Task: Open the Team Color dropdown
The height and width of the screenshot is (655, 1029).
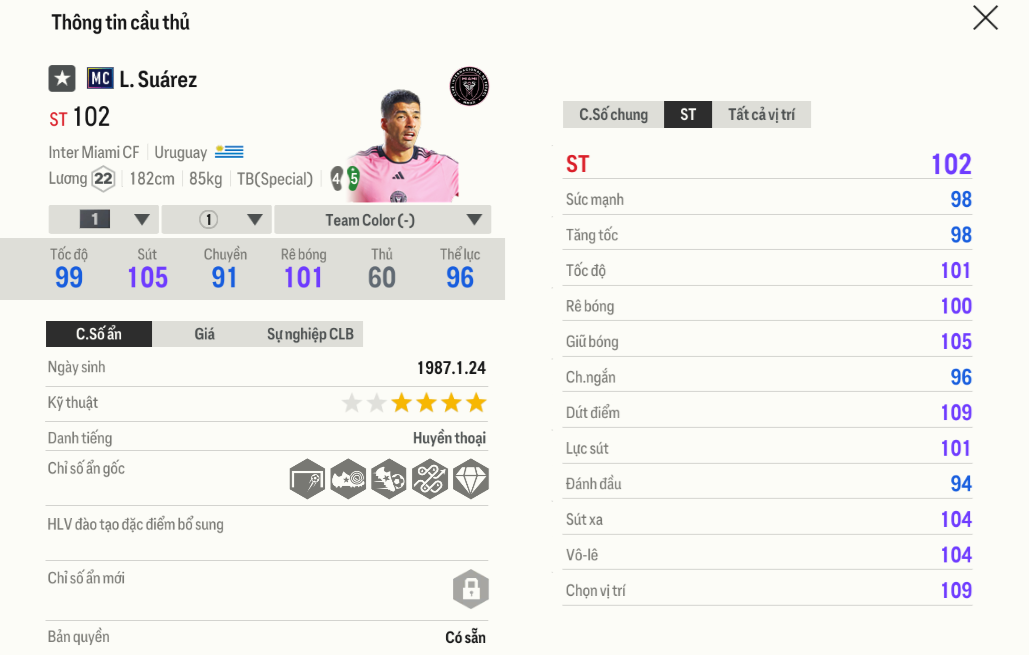Action: [382, 220]
